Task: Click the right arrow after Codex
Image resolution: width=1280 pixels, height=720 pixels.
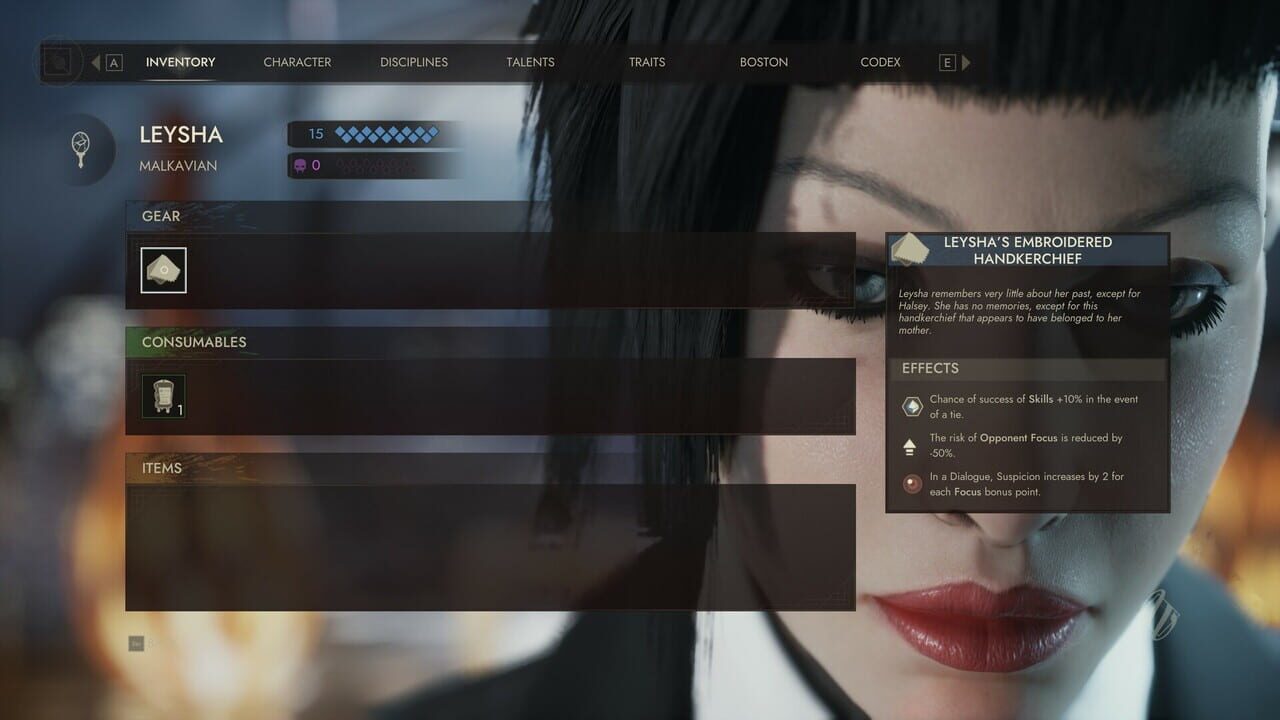Action: [x=965, y=61]
